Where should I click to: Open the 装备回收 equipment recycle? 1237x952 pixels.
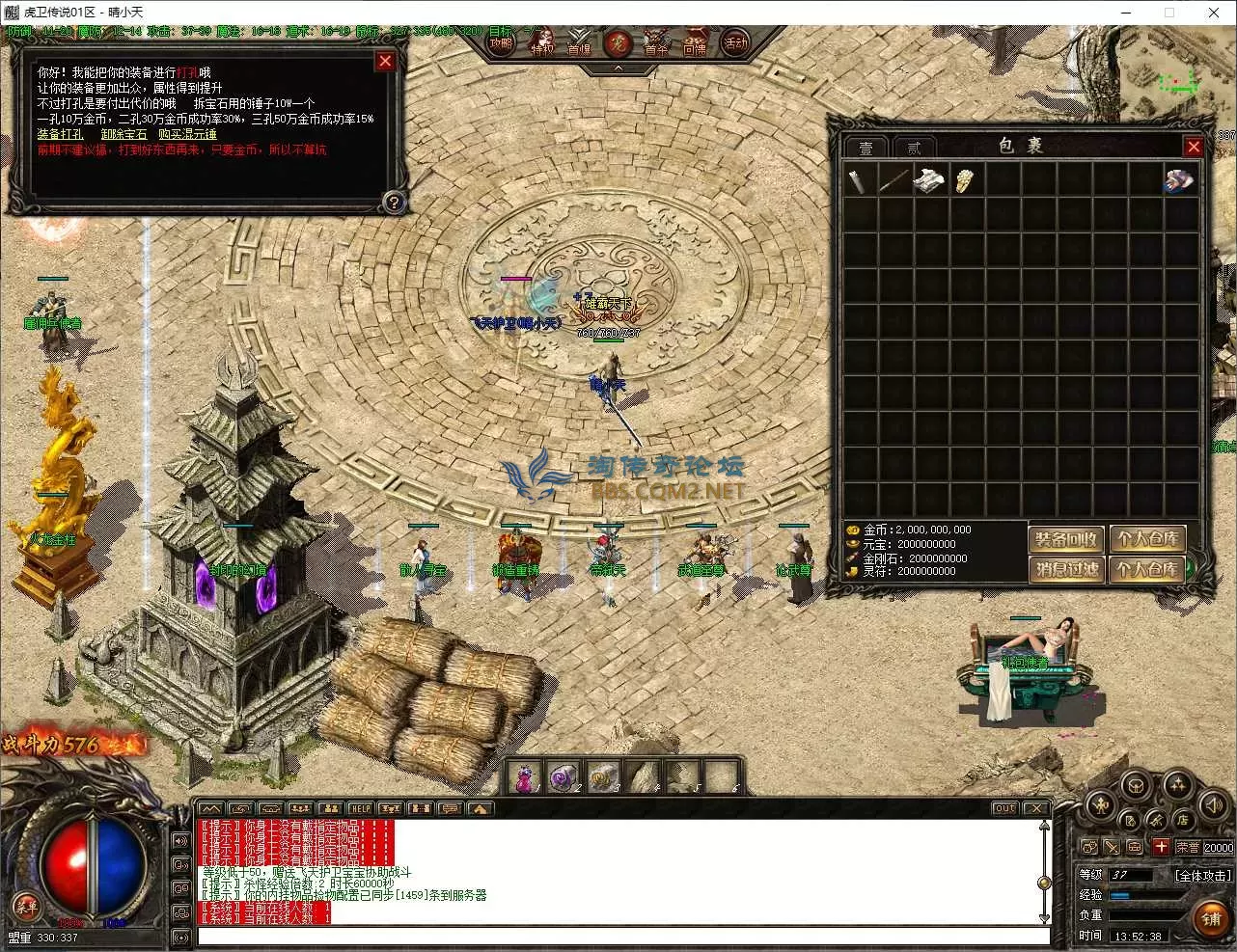[1066, 538]
